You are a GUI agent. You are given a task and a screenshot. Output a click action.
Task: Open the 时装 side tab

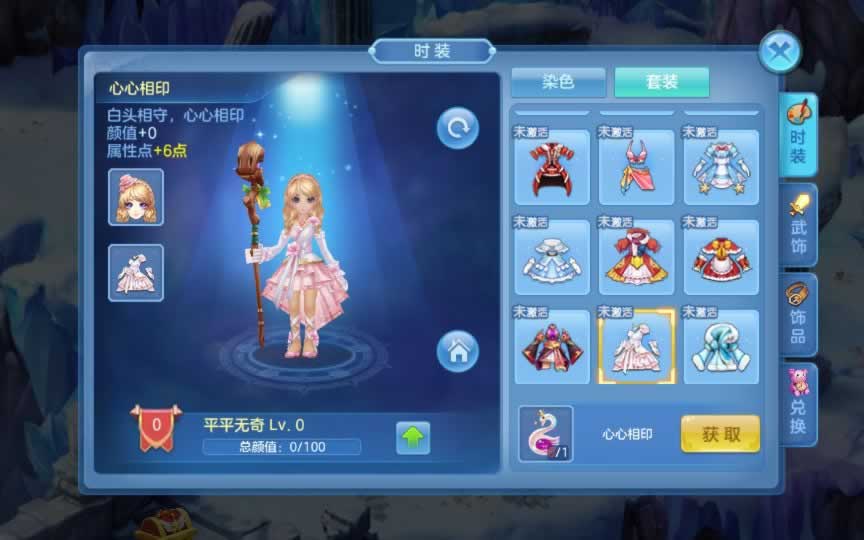[x=798, y=134]
